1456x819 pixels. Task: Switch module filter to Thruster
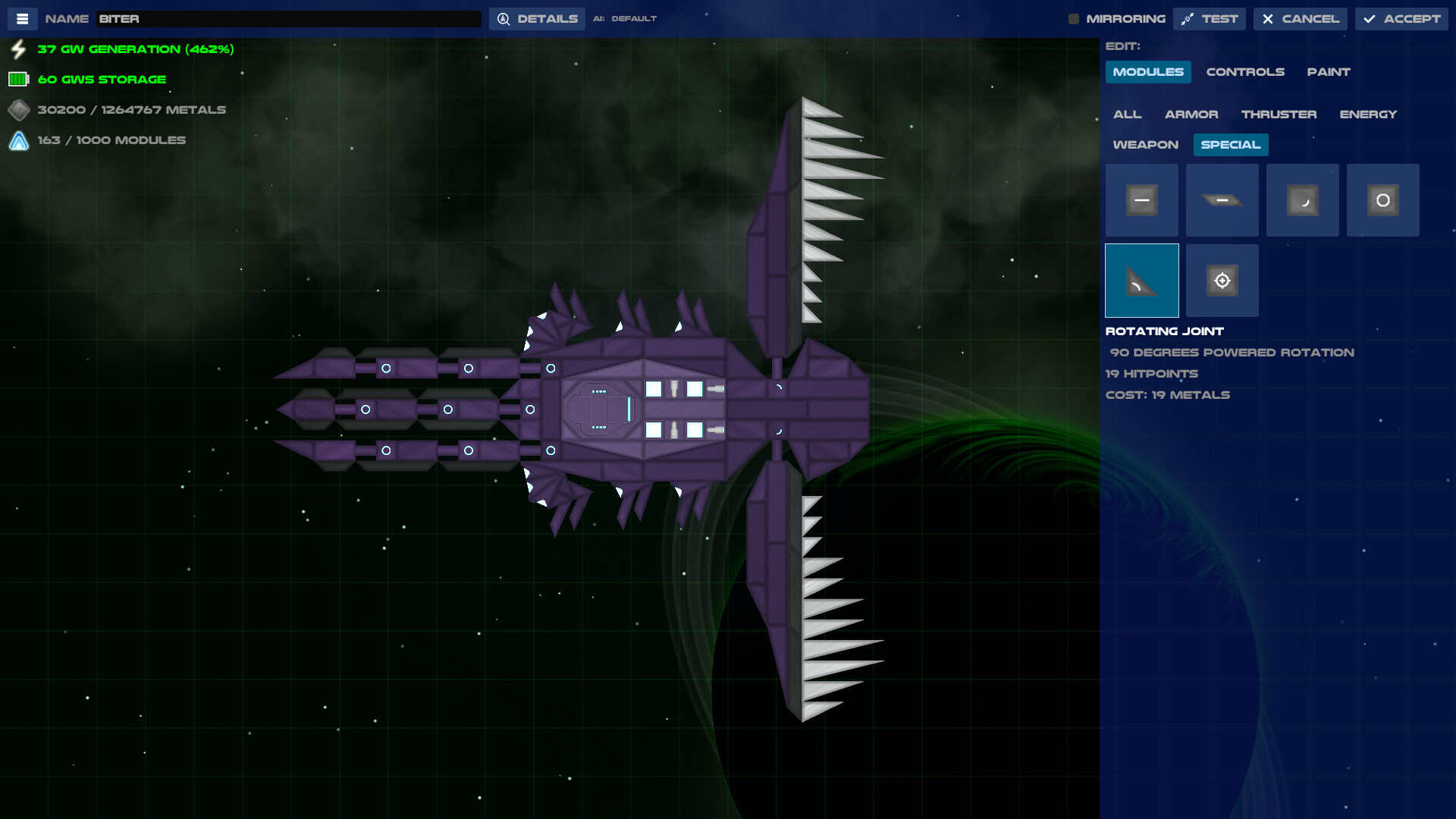pyautogui.click(x=1279, y=114)
